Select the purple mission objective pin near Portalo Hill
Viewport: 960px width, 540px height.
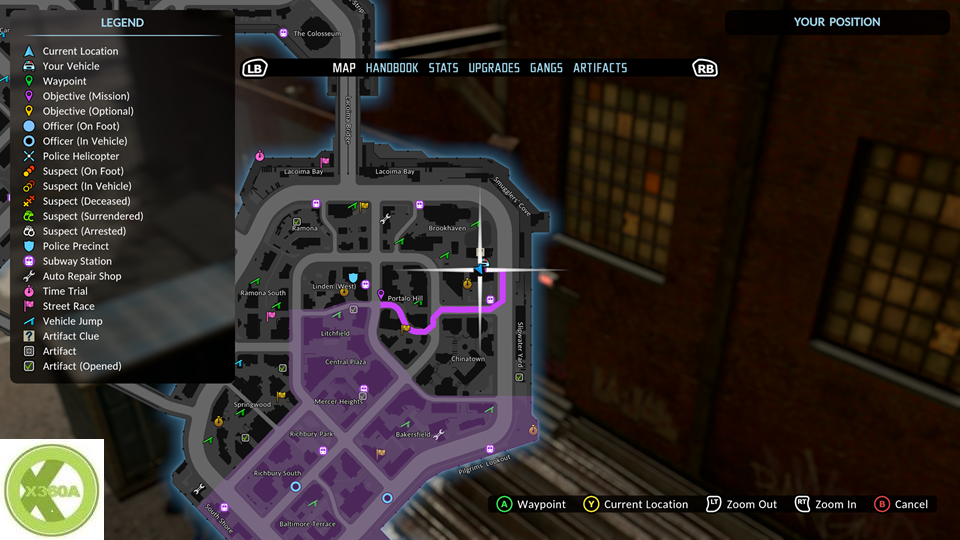[x=380, y=296]
